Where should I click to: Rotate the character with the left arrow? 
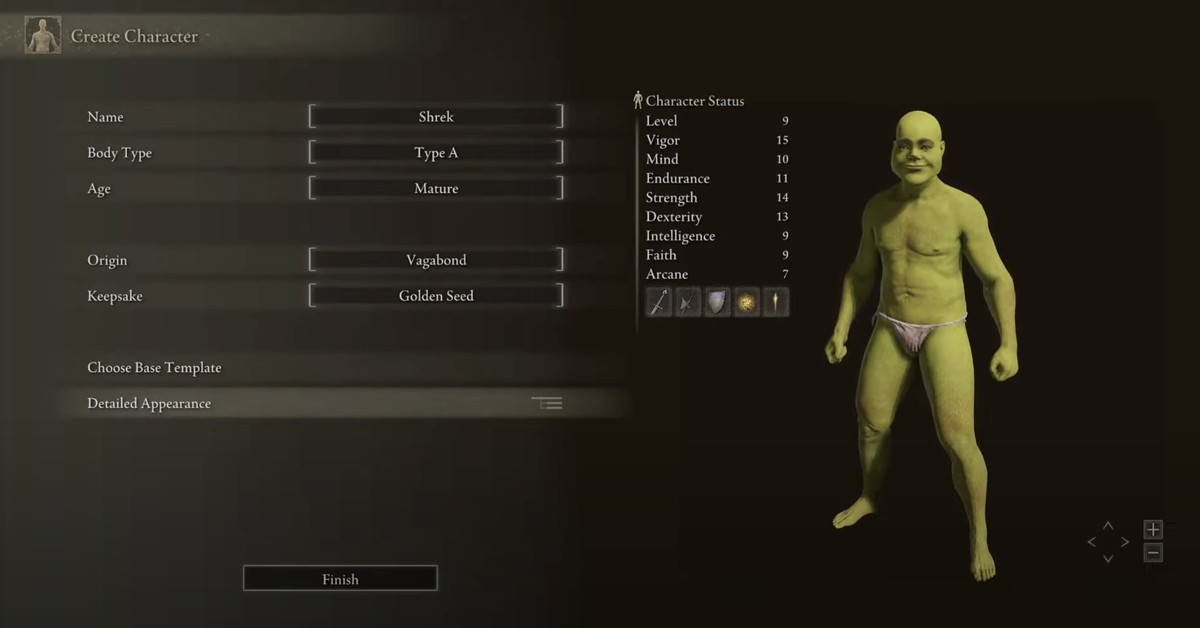[1091, 542]
